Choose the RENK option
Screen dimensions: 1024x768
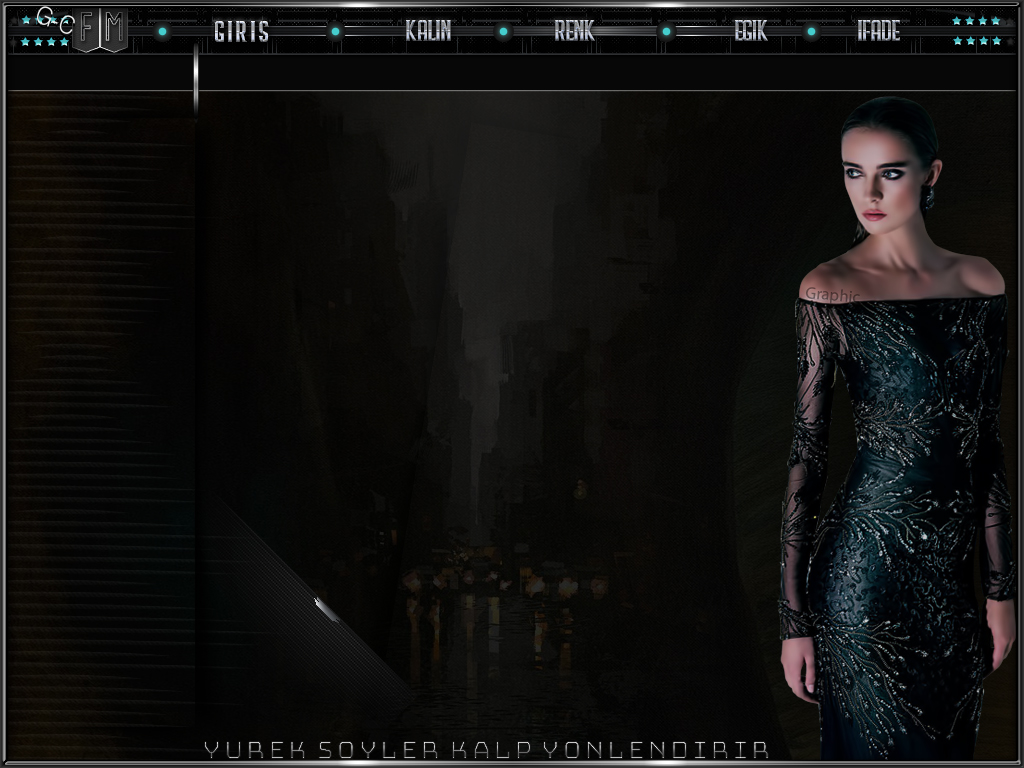click(574, 32)
